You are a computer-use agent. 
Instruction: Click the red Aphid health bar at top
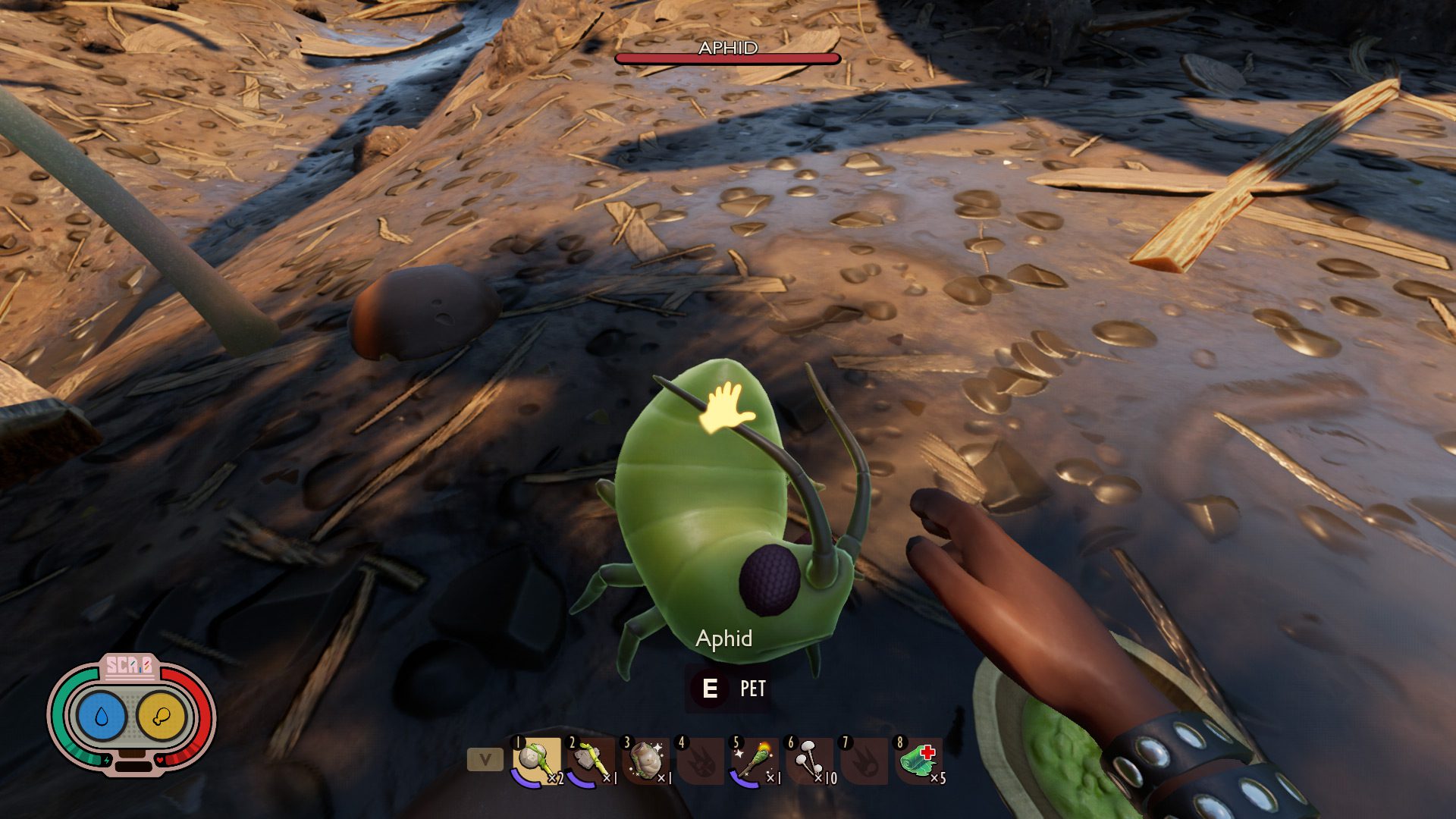(726, 58)
